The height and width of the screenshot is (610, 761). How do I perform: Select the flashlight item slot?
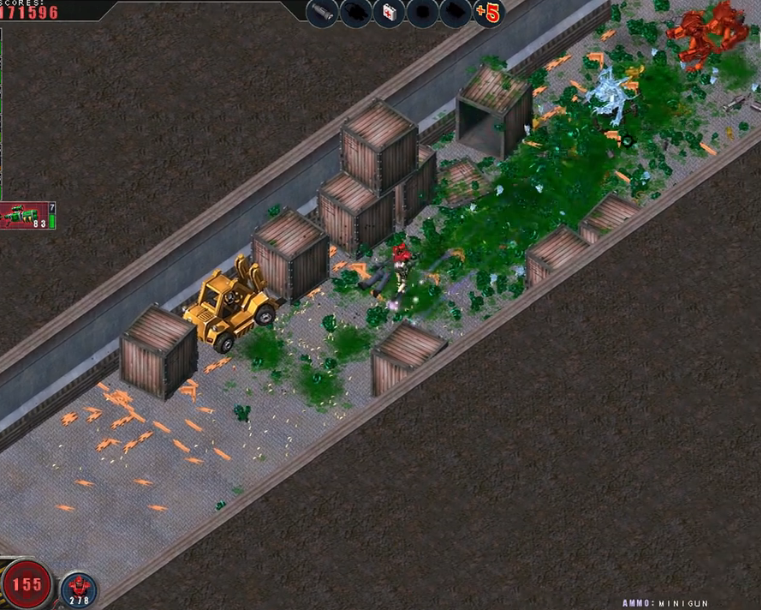[x=322, y=13]
